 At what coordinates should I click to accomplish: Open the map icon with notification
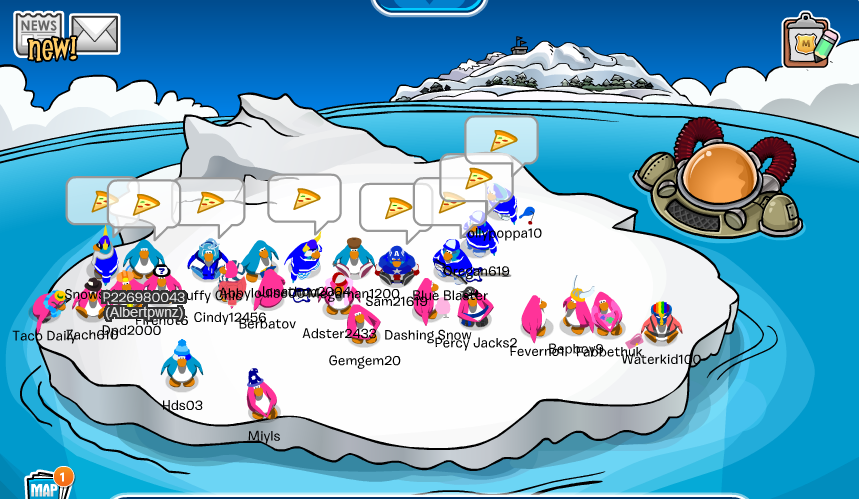pos(45,487)
